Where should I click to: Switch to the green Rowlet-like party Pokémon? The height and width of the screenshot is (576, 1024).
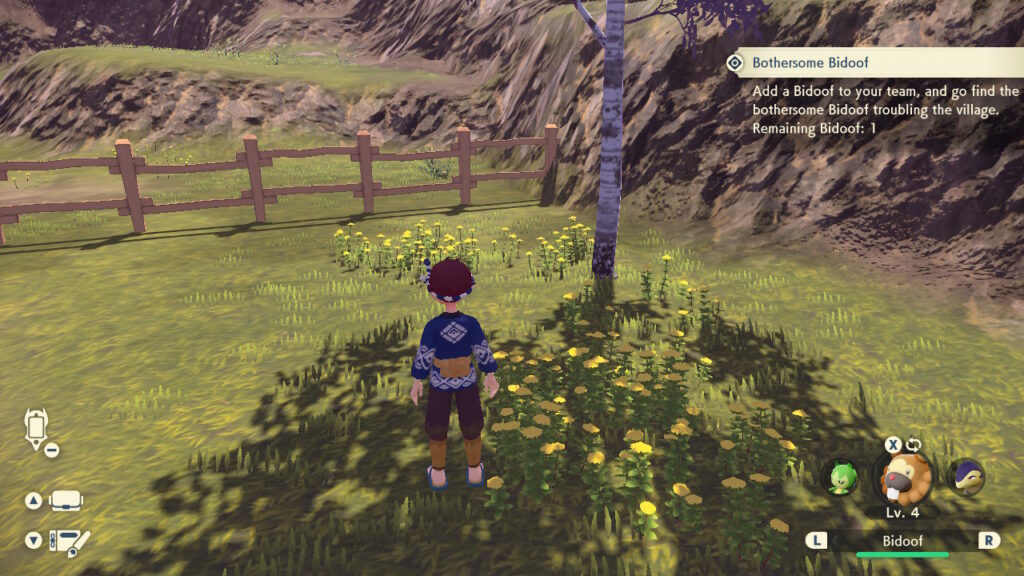click(x=839, y=476)
